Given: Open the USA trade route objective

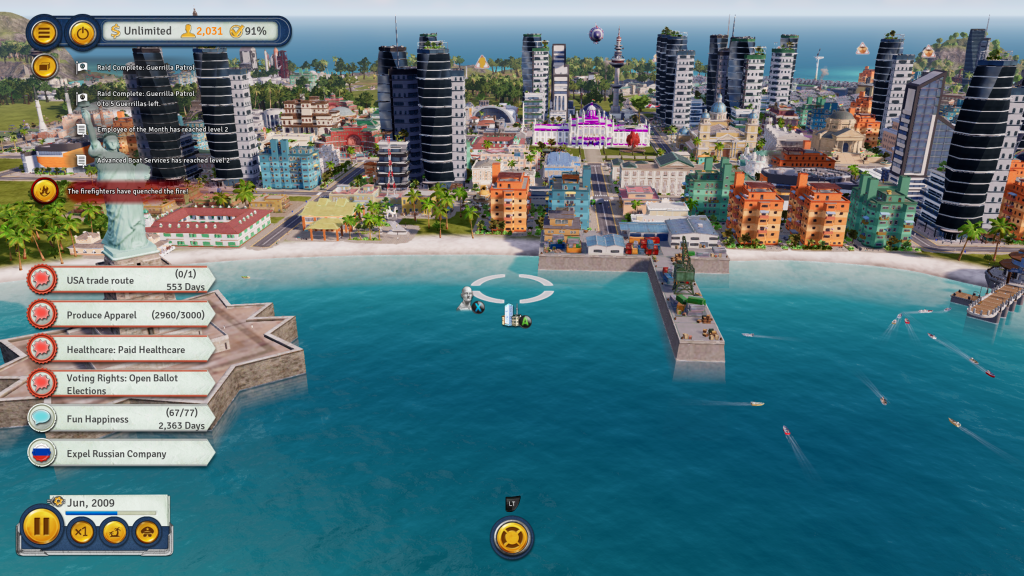Looking at the screenshot, I should (120, 281).
